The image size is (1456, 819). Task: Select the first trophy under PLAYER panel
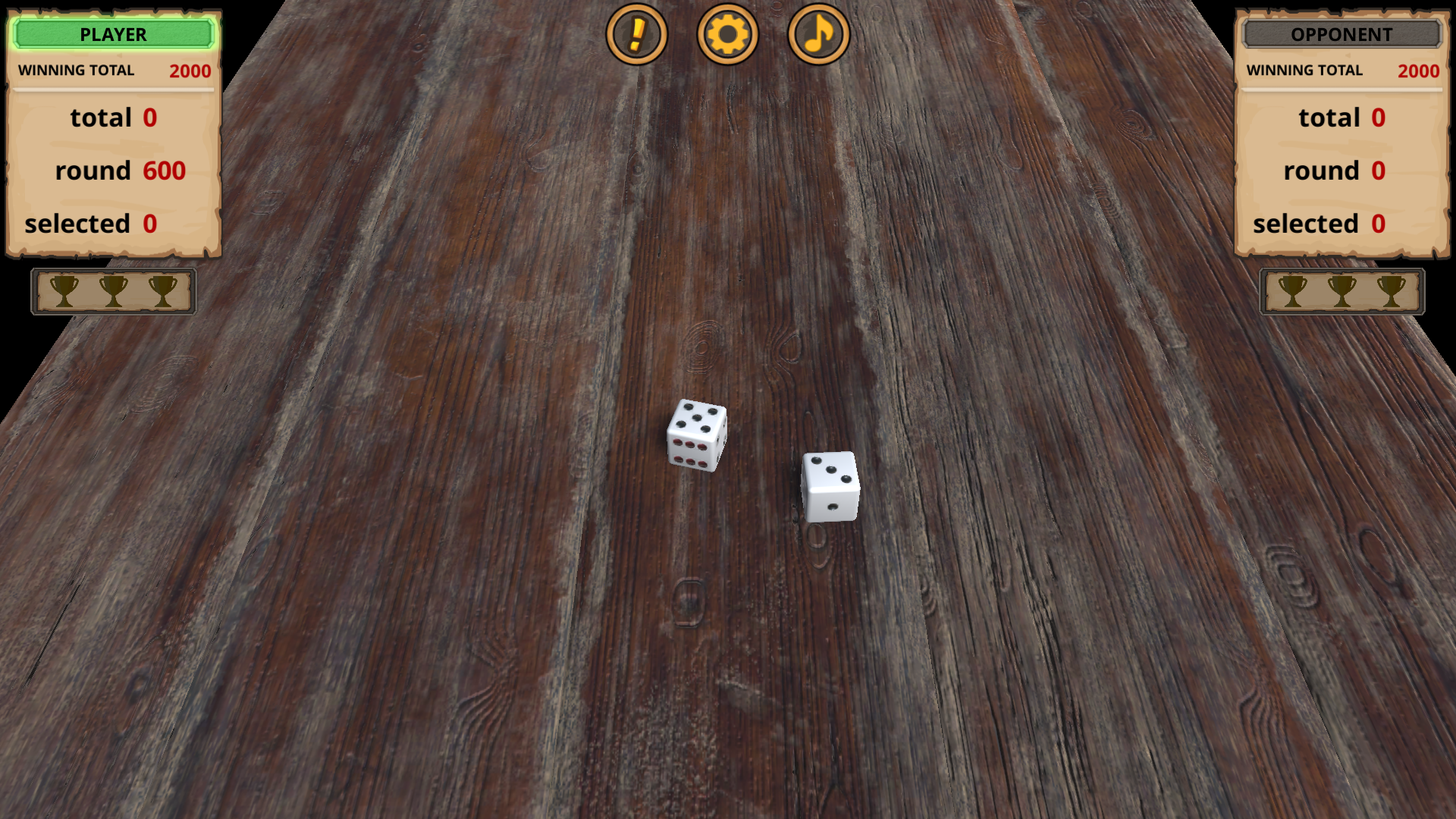(64, 291)
